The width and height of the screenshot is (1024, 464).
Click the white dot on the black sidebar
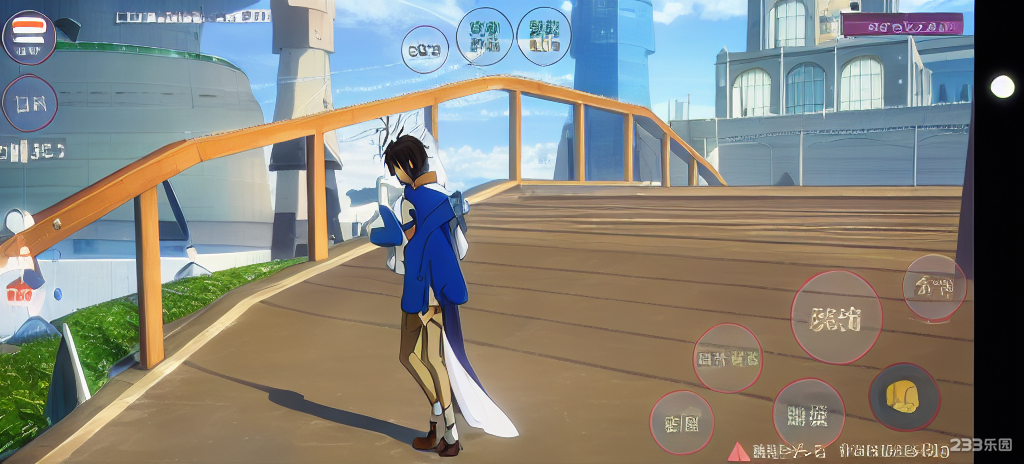coord(1002,87)
